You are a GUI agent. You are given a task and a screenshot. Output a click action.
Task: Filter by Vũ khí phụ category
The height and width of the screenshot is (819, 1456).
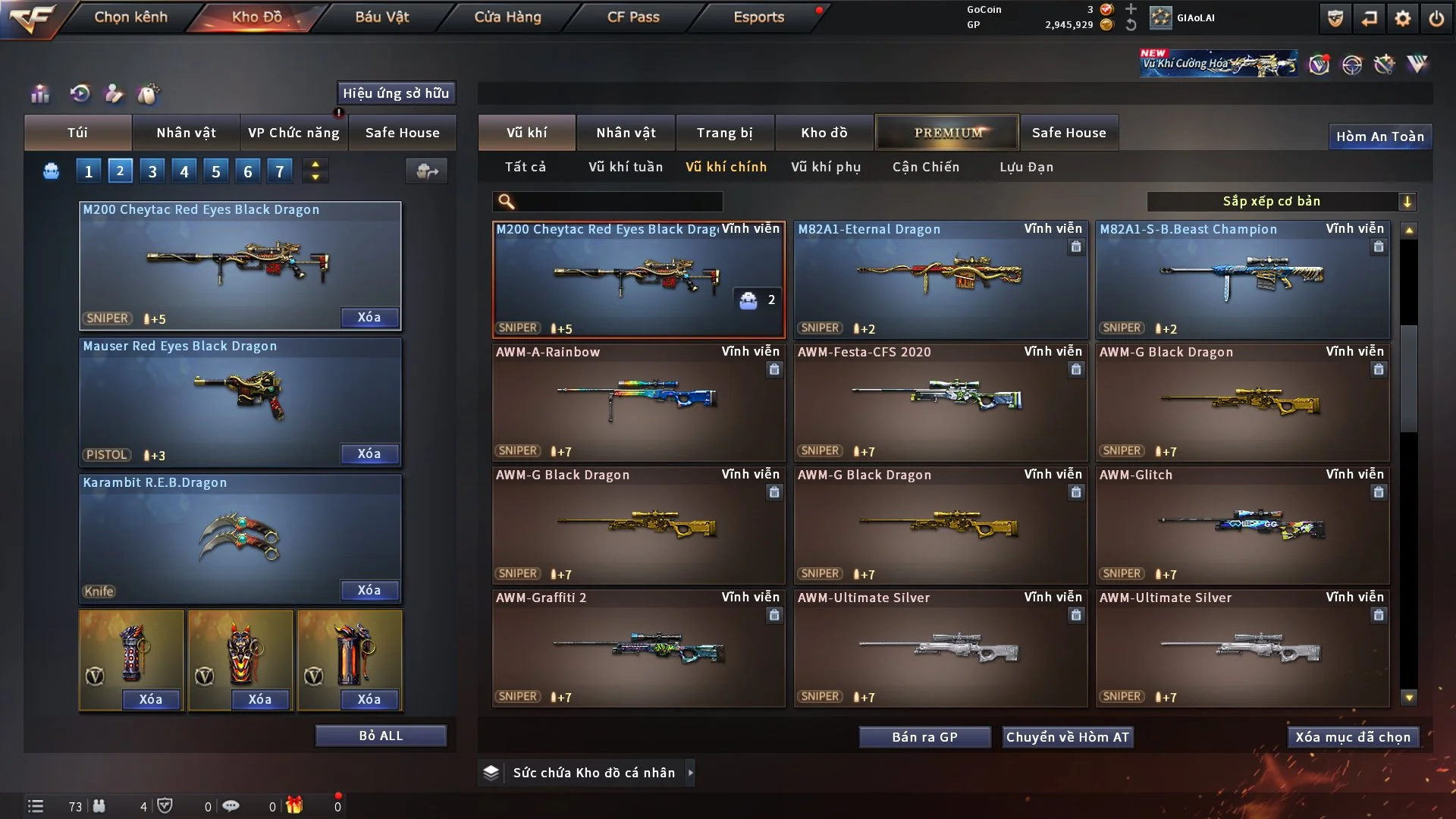826,167
